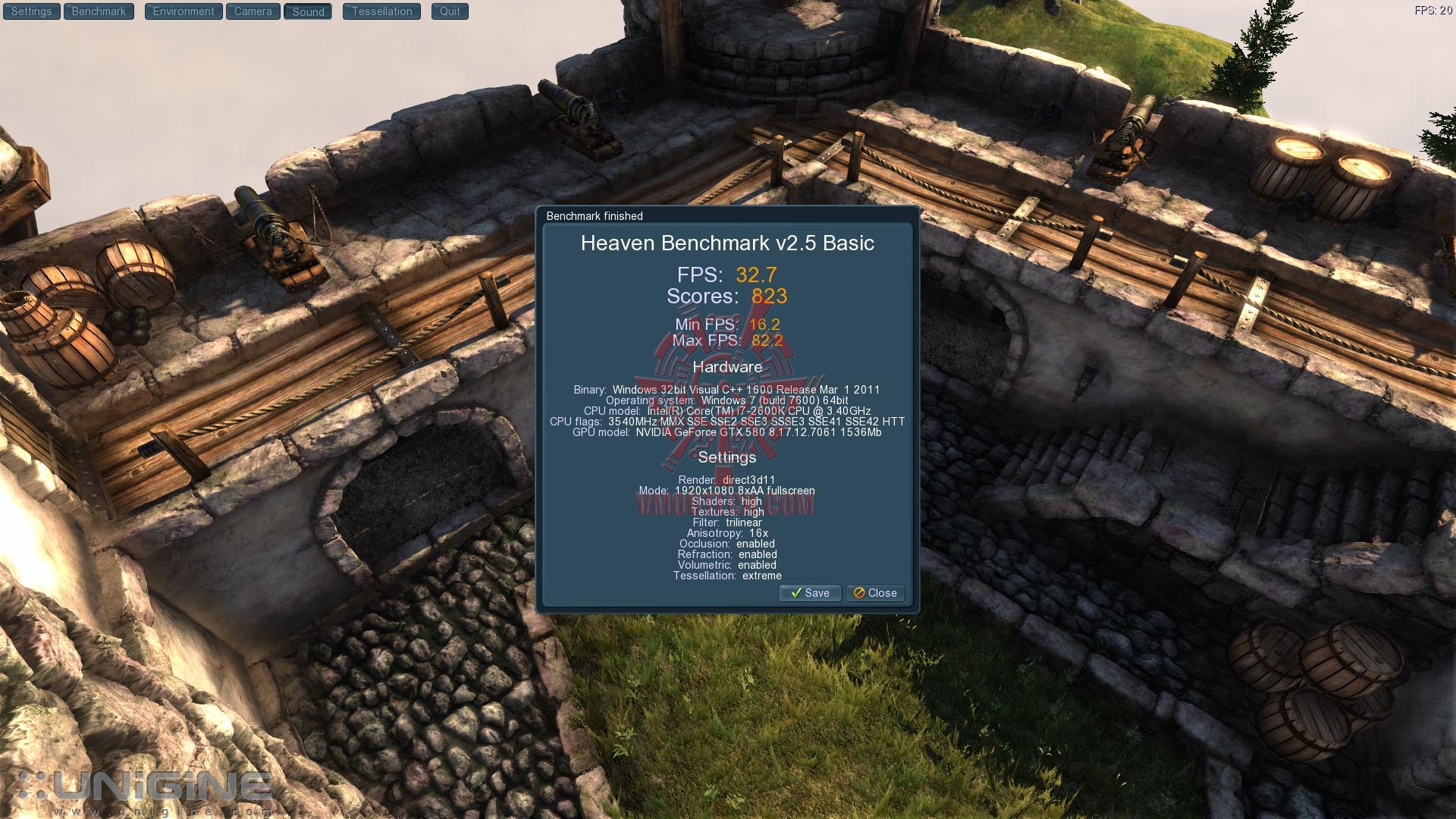Close the Benchmark finished dialog

pos(875,593)
